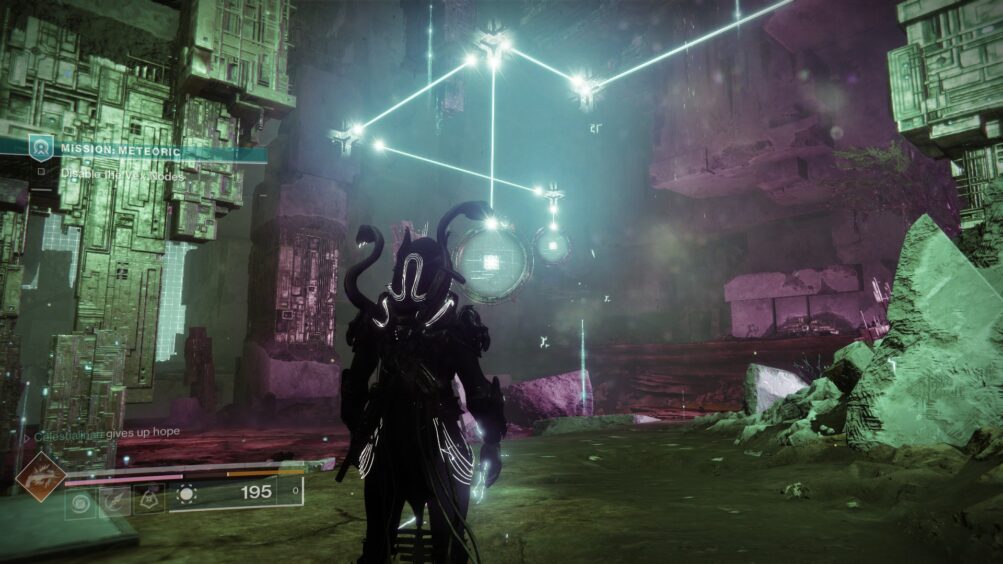Use the swirl grenade ability icon
This screenshot has width=1003, height=564.
80,500
